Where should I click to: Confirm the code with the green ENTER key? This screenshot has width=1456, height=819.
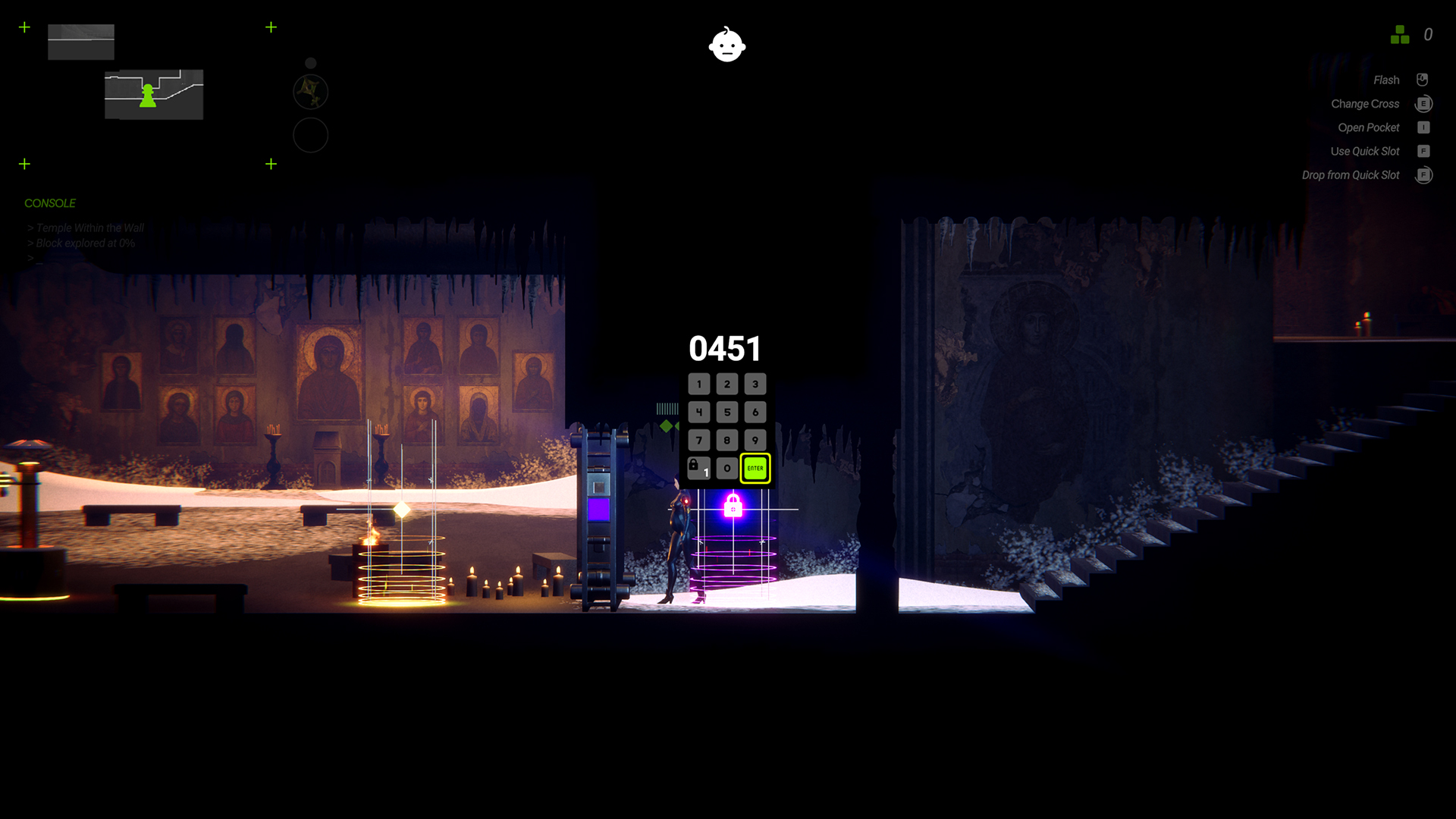[x=755, y=469]
